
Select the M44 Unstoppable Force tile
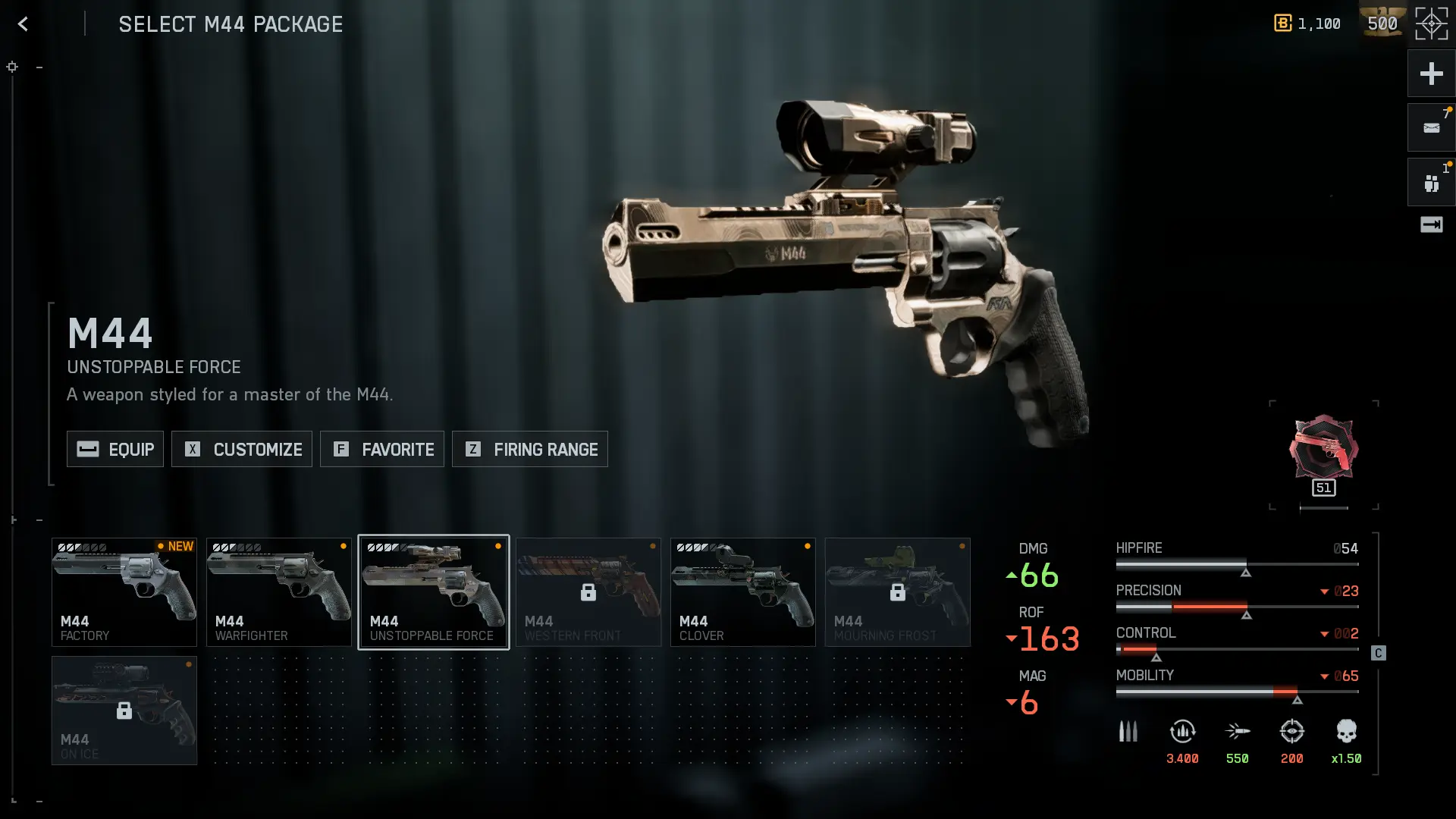pyautogui.click(x=434, y=592)
